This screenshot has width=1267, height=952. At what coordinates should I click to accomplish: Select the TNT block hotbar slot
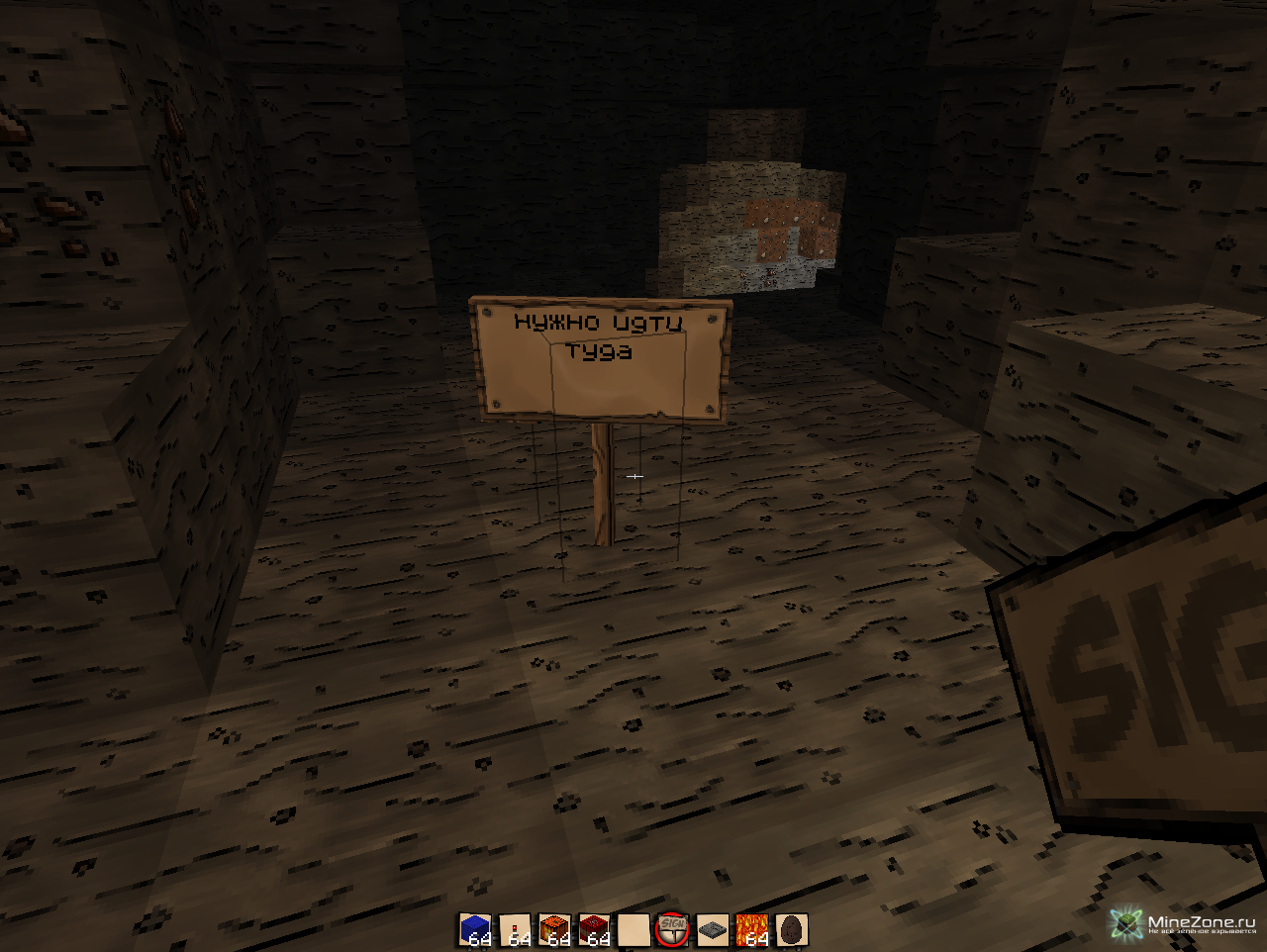pos(594,930)
